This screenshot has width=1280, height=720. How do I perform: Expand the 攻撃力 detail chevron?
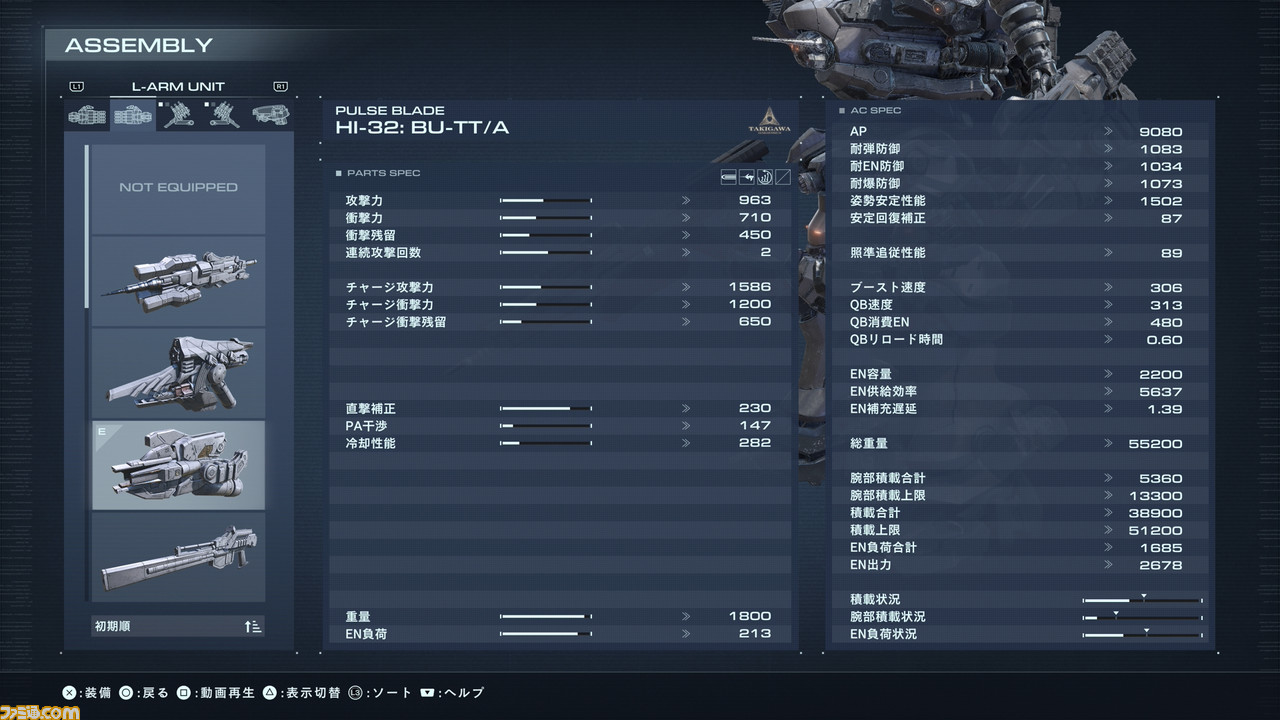686,200
